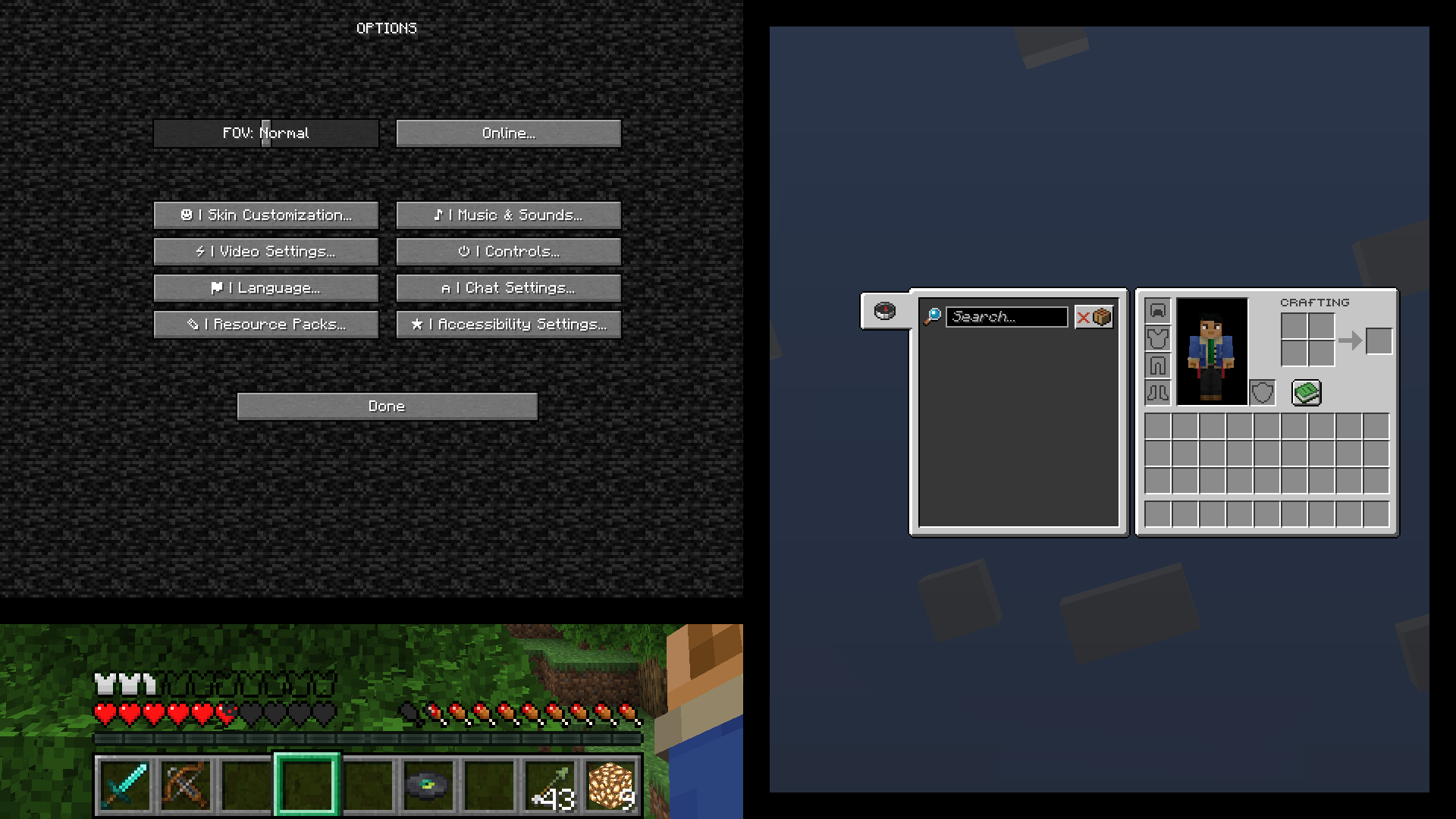The image size is (1456, 819).
Task: Switch to the compass search tab
Action: [x=884, y=310]
